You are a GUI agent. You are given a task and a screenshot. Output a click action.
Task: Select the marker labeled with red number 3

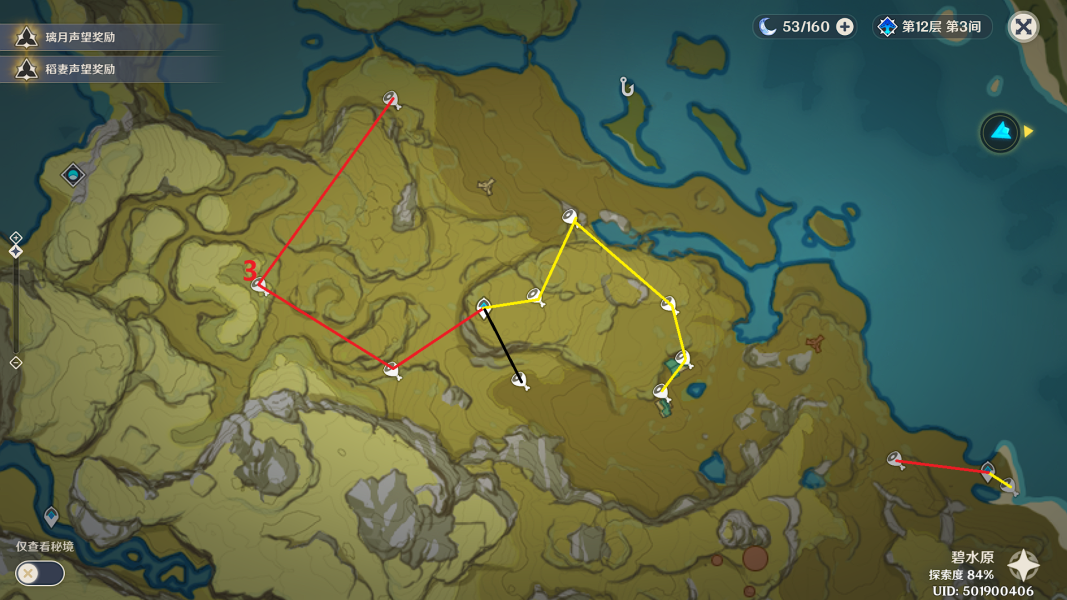[x=261, y=286]
